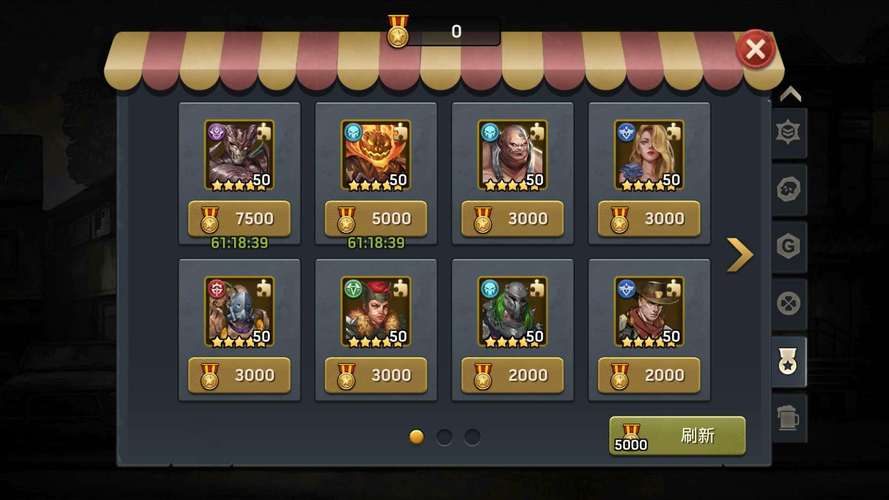
Task: Choose the red-haired hero shard portrait
Action: click(x=375, y=311)
